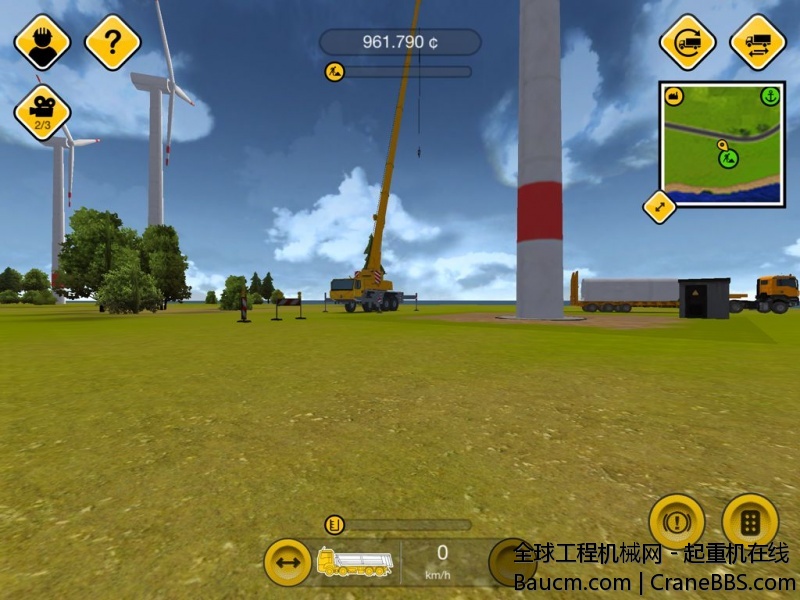This screenshot has height=600, width=800.
Task: Click the truck reset button with circular arrow
Action: tap(688, 42)
